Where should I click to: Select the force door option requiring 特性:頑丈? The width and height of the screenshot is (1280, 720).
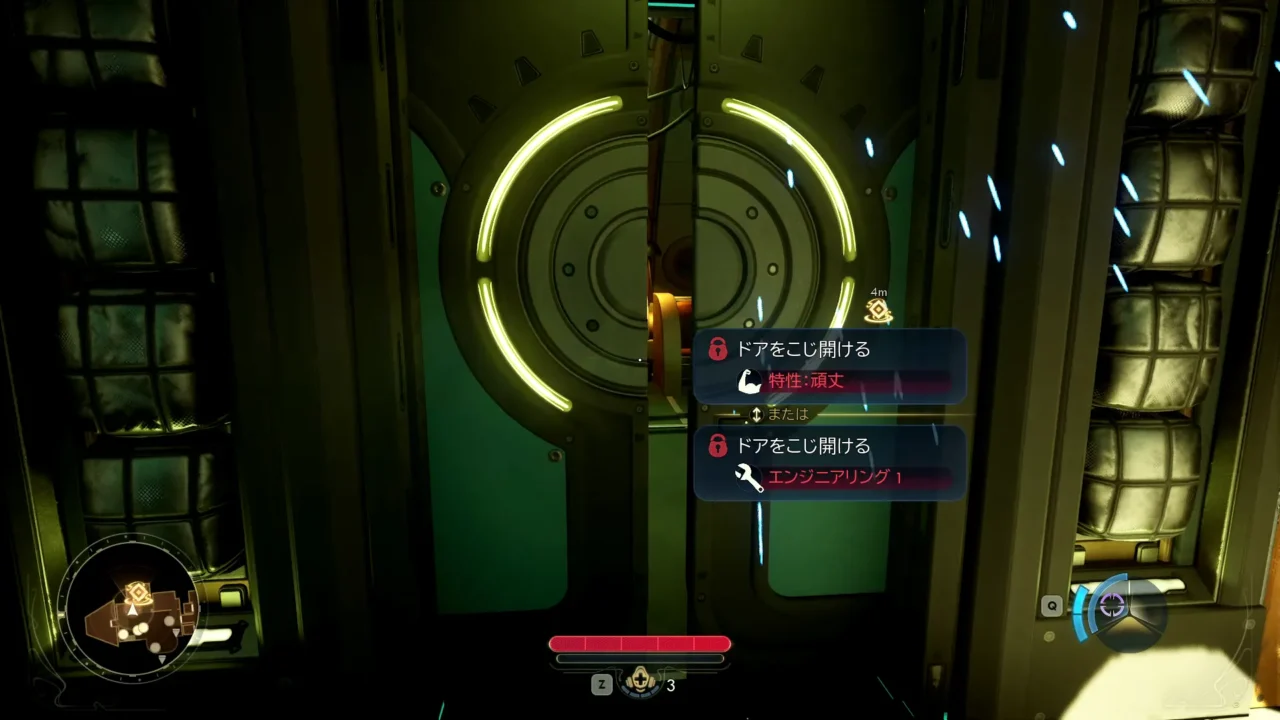tap(829, 366)
